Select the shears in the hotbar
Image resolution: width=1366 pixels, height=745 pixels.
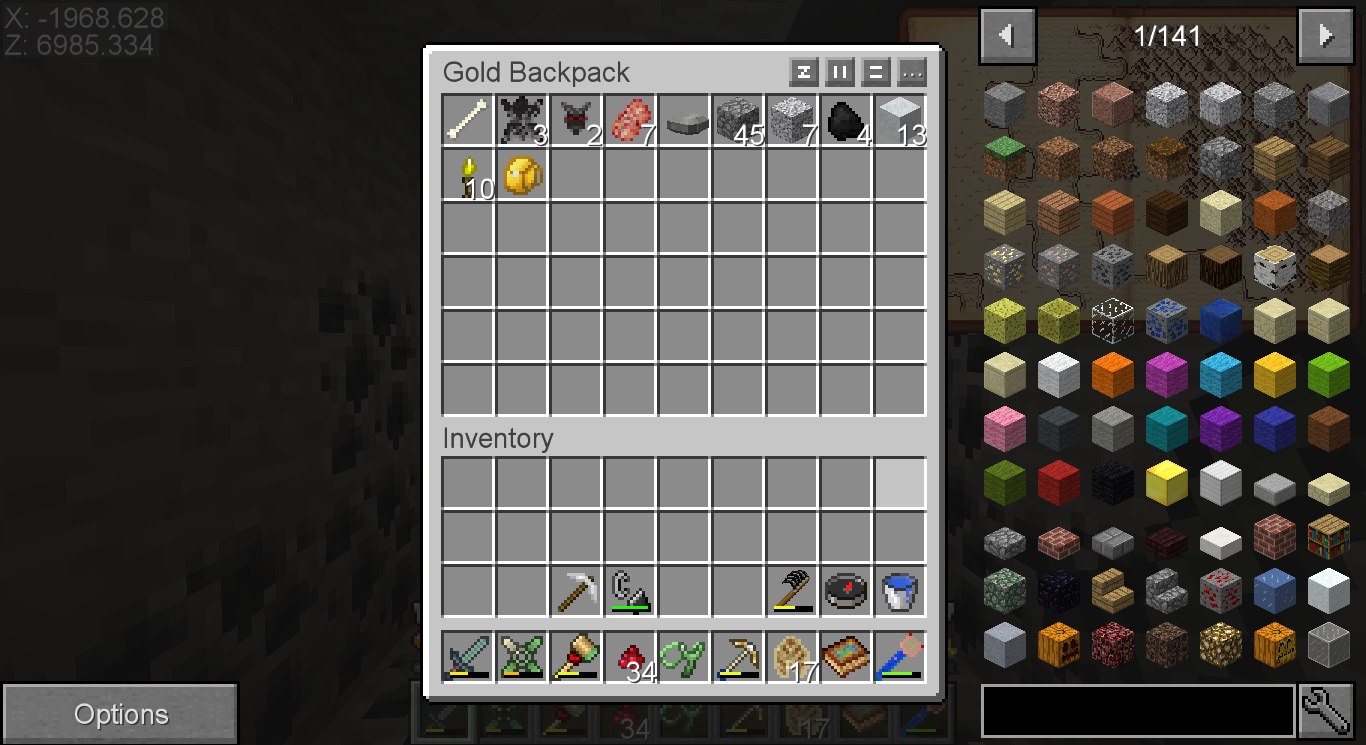(683, 656)
